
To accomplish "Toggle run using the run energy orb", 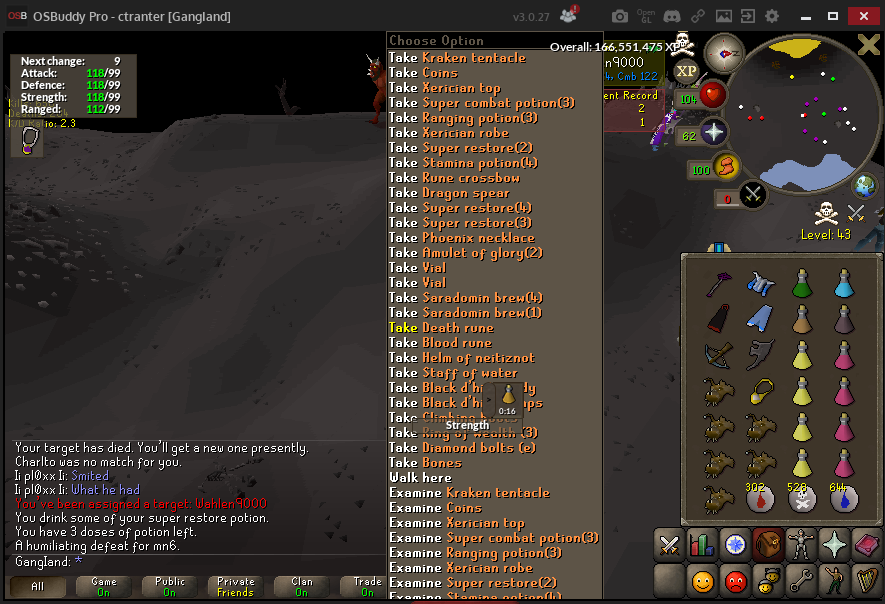I will pyautogui.click(x=727, y=166).
